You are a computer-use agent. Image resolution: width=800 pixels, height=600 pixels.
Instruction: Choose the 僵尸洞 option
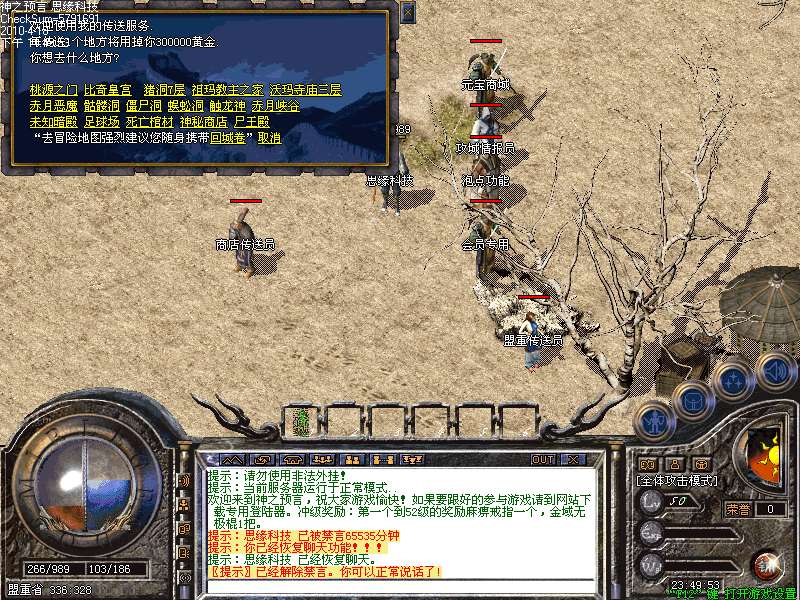[x=144, y=106]
